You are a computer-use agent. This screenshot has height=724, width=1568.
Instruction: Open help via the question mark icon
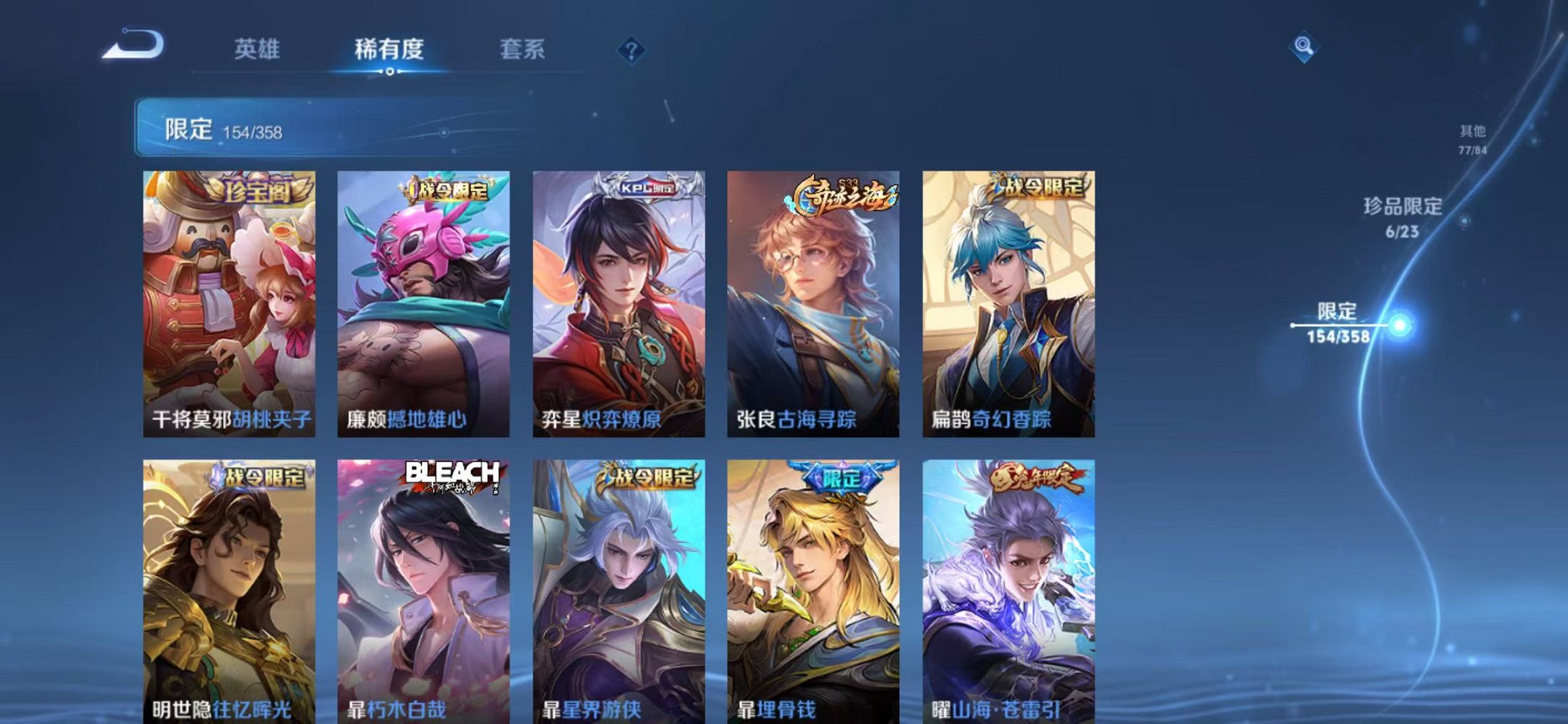tap(632, 49)
